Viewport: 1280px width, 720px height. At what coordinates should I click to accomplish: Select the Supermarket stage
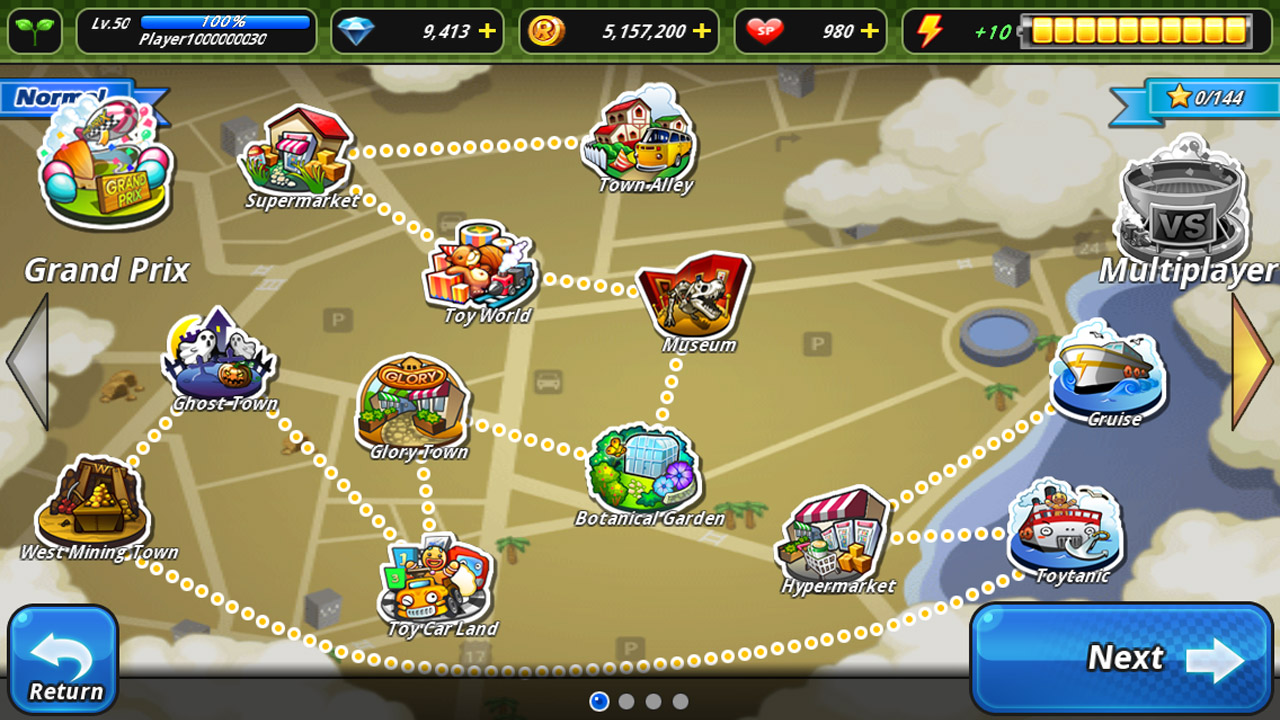point(297,153)
